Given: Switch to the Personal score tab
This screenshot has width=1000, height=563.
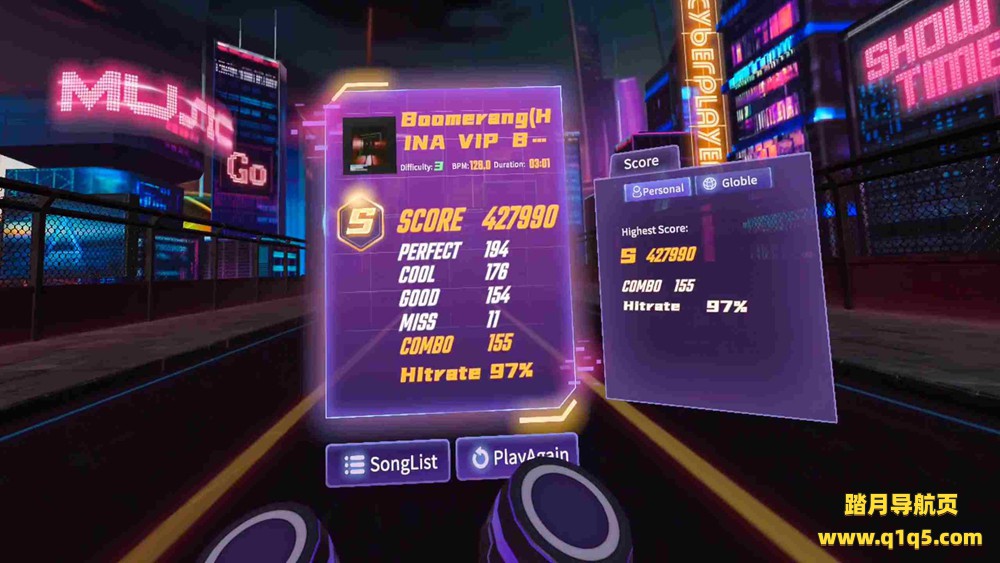Looking at the screenshot, I should (x=657, y=188).
